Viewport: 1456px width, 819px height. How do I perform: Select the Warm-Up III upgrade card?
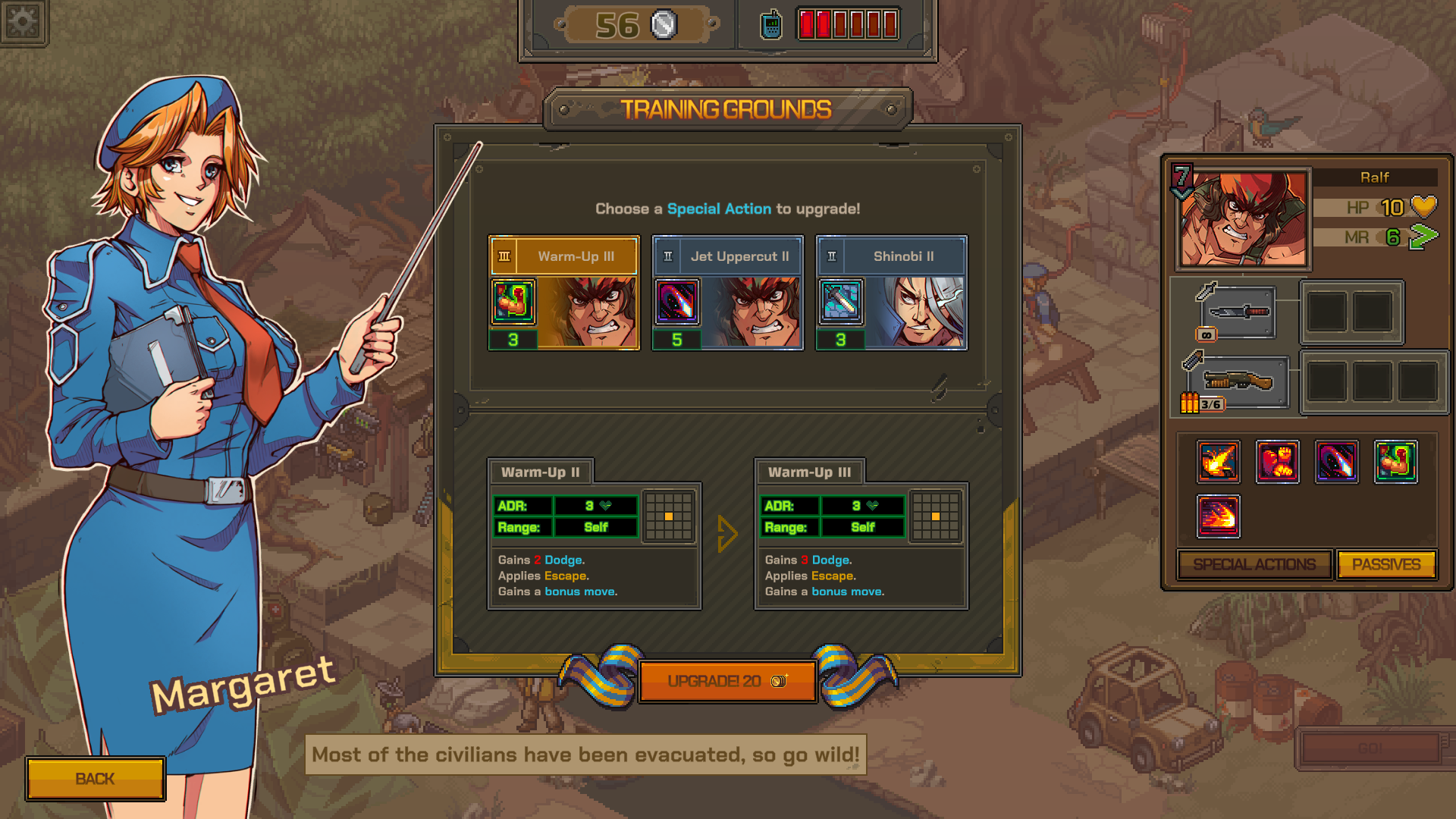click(x=563, y=293)
